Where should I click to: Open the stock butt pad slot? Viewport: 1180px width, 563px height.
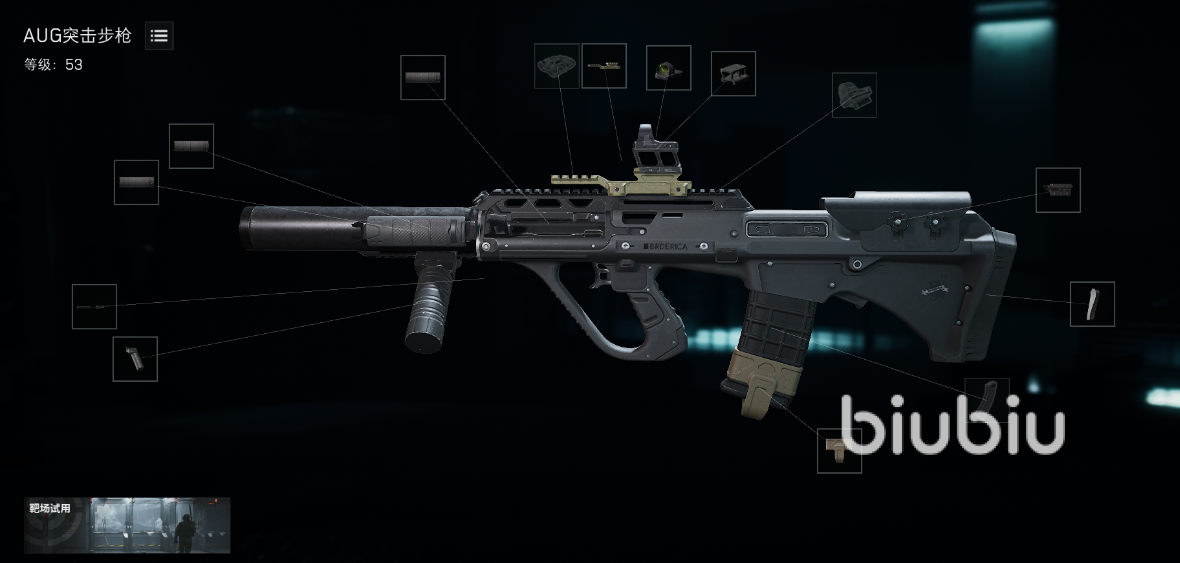coord(1092,304)
